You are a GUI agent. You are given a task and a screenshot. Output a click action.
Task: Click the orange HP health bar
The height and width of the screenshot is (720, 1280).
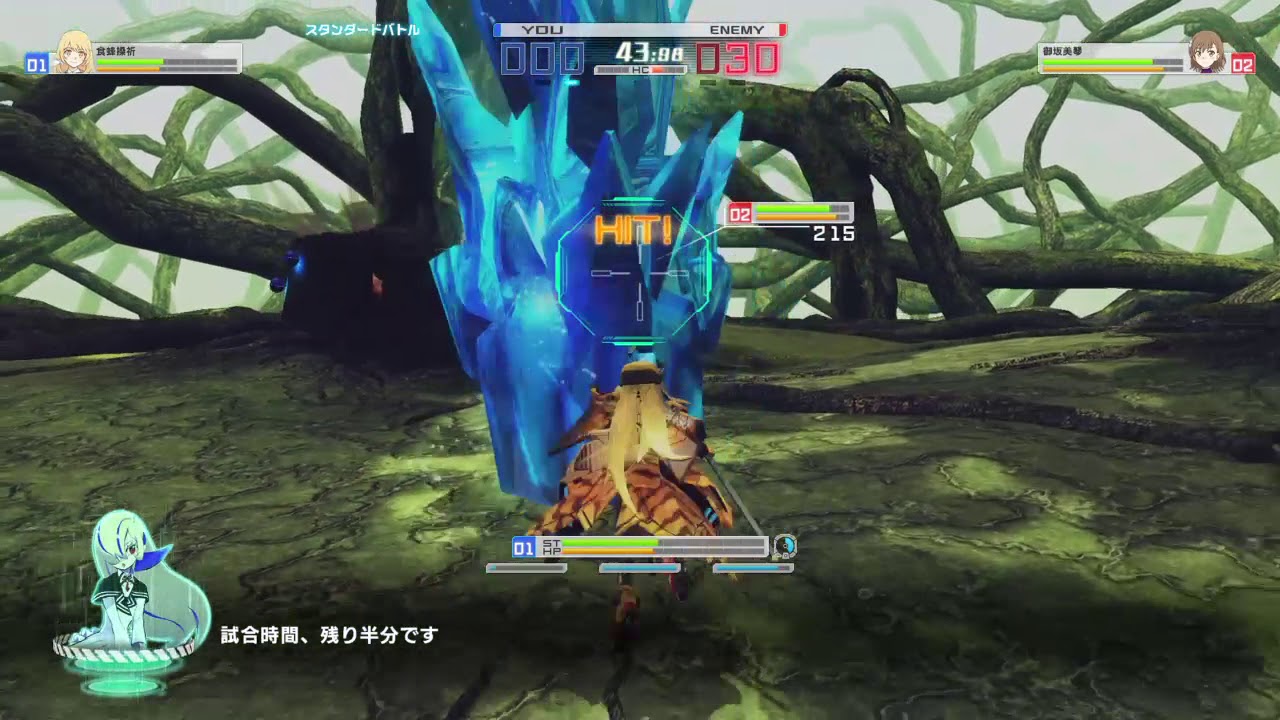(610, 551)
